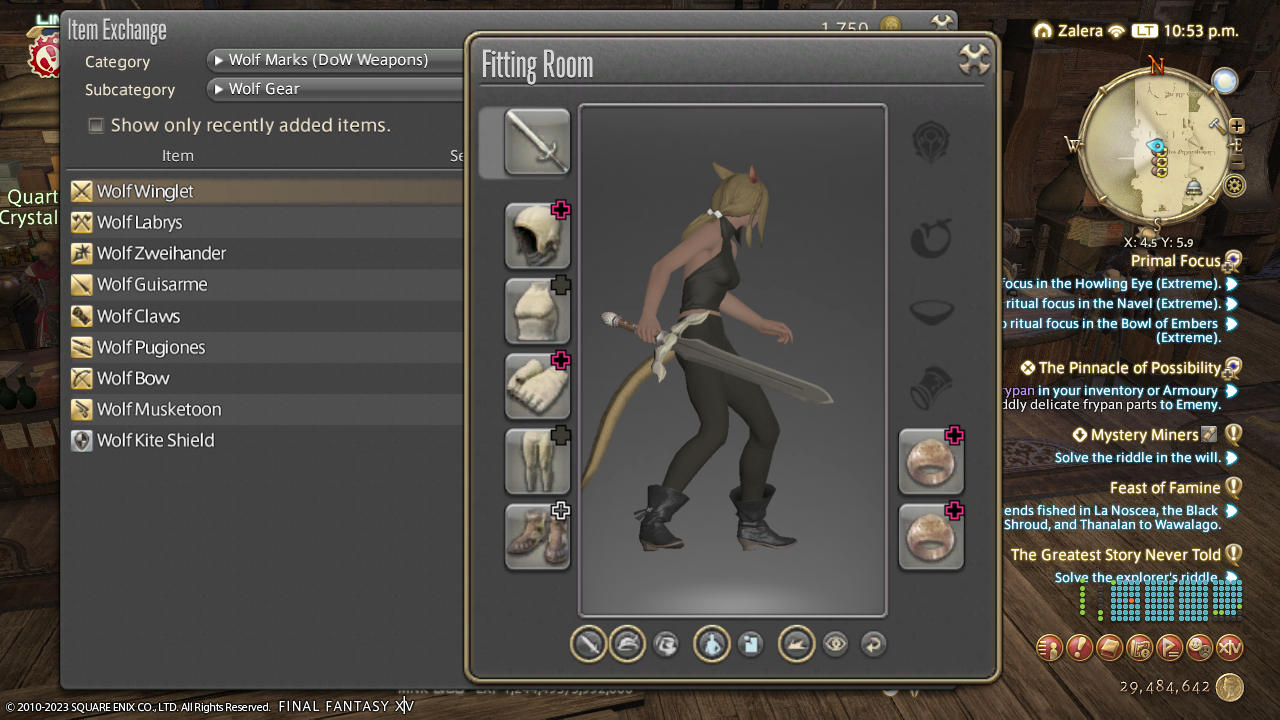Viewport: 1280px width, 720px height.
Task: Select the Wolf Musketoon row
Action: tap(159, 409)
